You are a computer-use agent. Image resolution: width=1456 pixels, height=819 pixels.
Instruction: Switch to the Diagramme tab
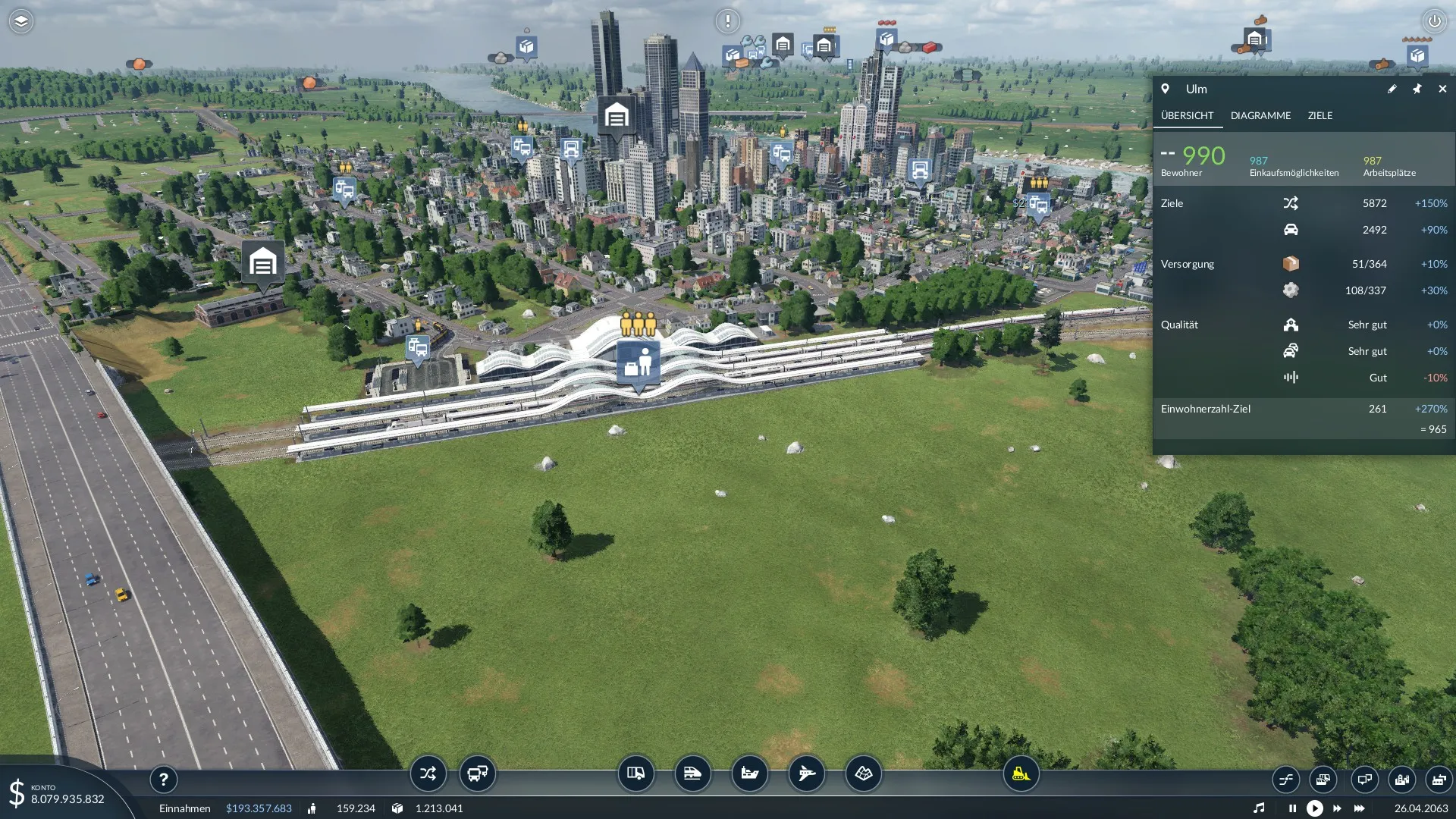pyautogui.click(x=1260, y=115)
